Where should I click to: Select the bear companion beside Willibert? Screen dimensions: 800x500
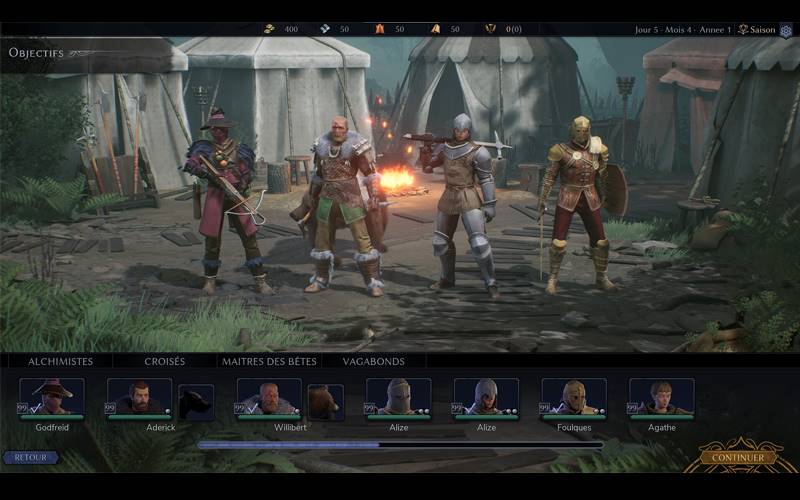[325, 402]
